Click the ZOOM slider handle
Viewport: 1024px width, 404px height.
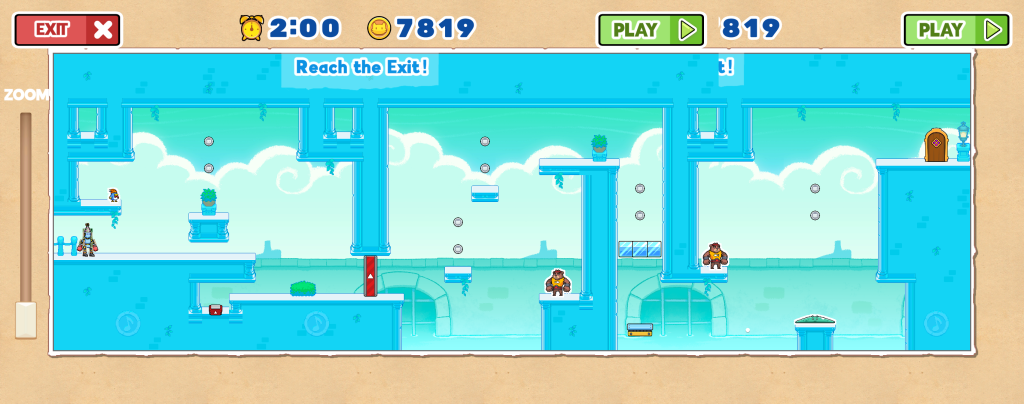[x=26, y=319]
